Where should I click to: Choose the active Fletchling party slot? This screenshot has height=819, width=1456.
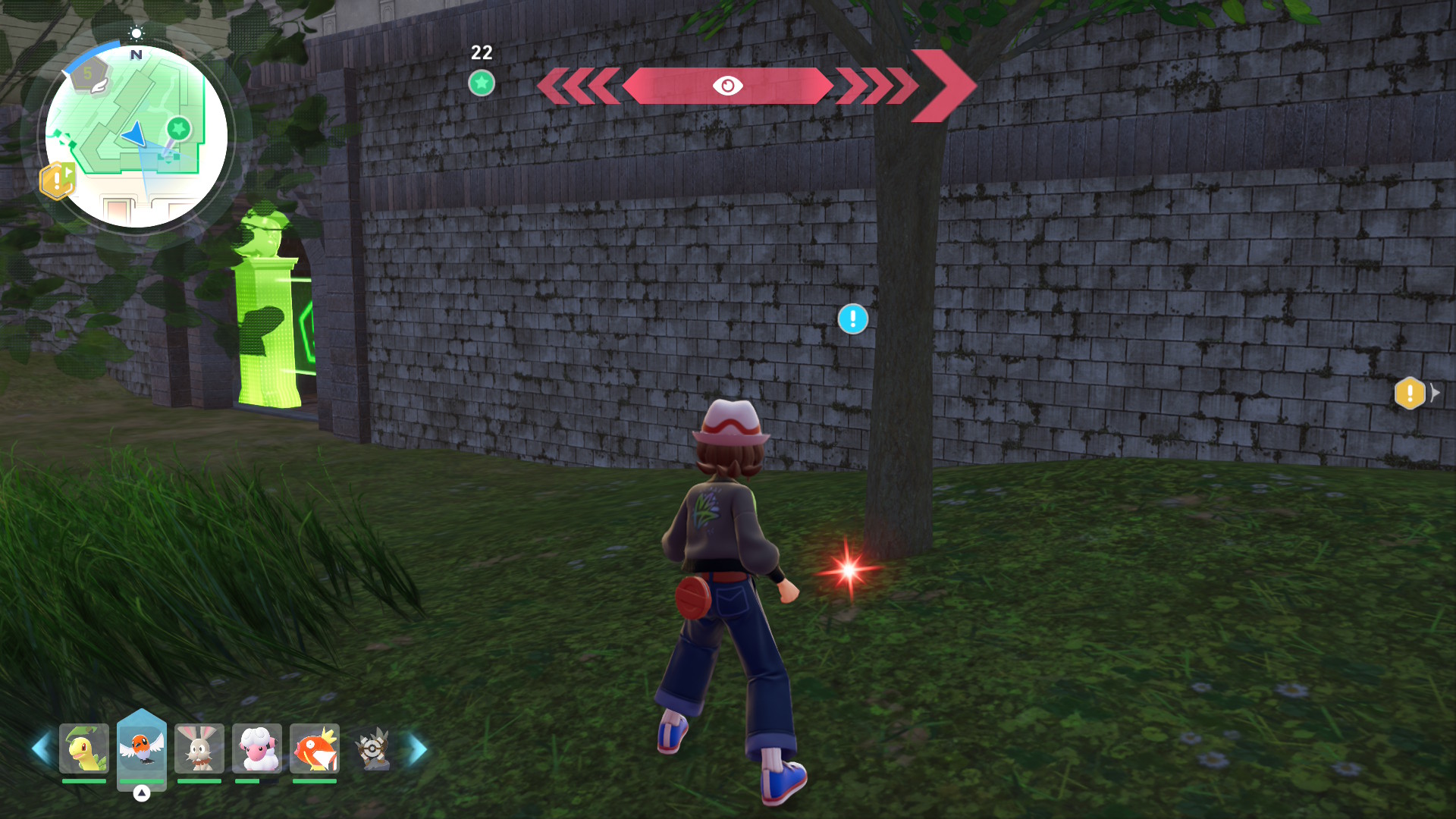[x=141, y=748]
